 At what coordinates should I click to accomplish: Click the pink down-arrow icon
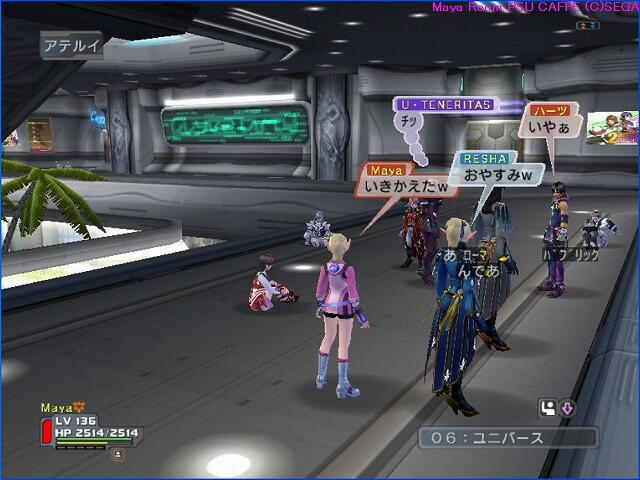click(x=566, y=407)
